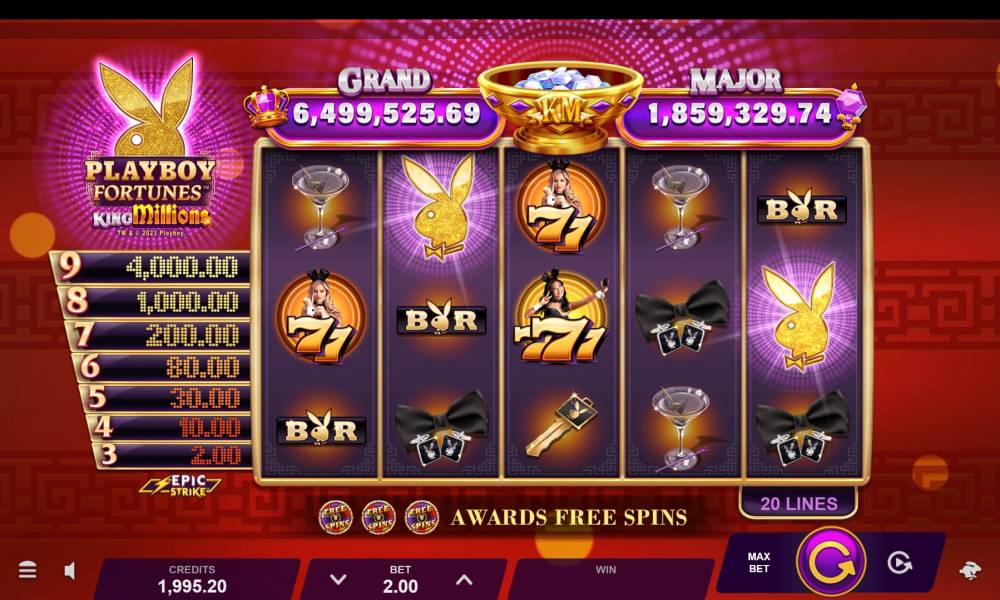Spin the reels with the gold button
This screenshot has height=600, width=1000.
tap(831, 563)
